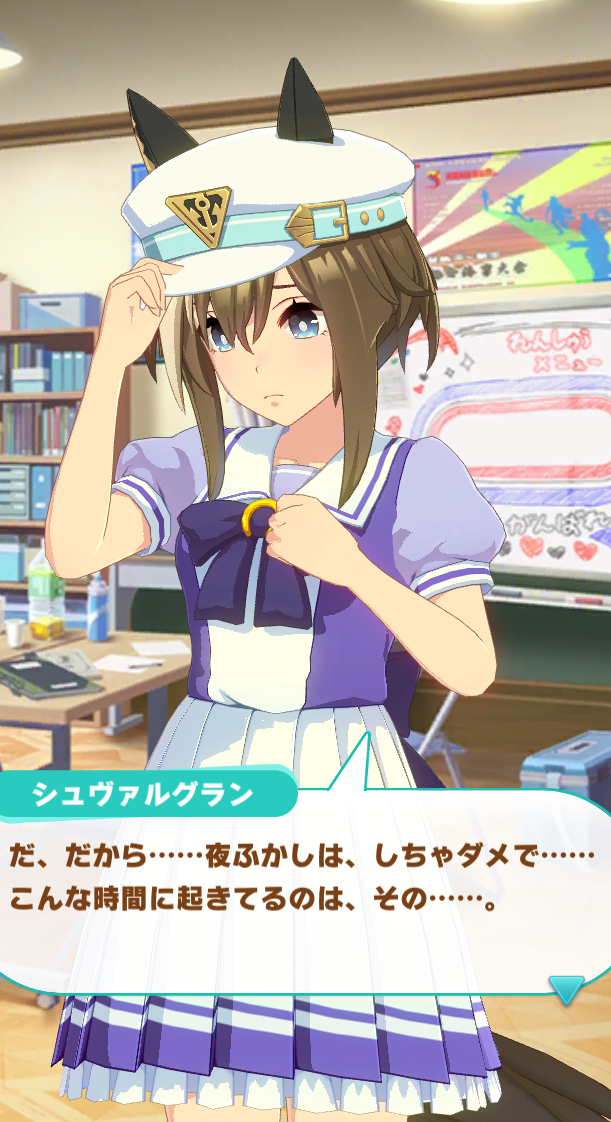Advance dialogue with the teal arrow indicator
The width and height of the screenshot is (611, 1122).
(x=566, y=988)
